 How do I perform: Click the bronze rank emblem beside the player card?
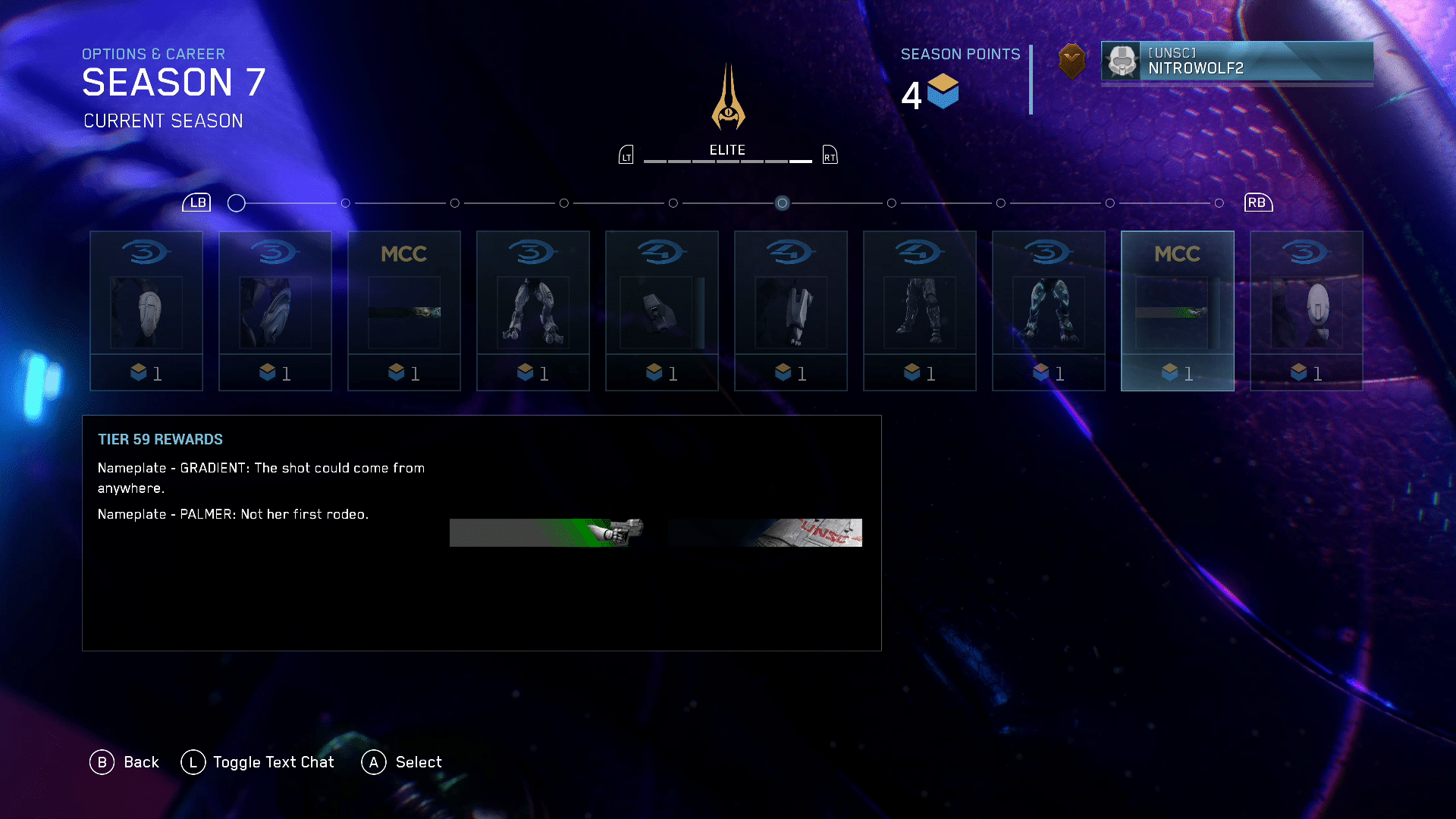tap(1072, 61)
